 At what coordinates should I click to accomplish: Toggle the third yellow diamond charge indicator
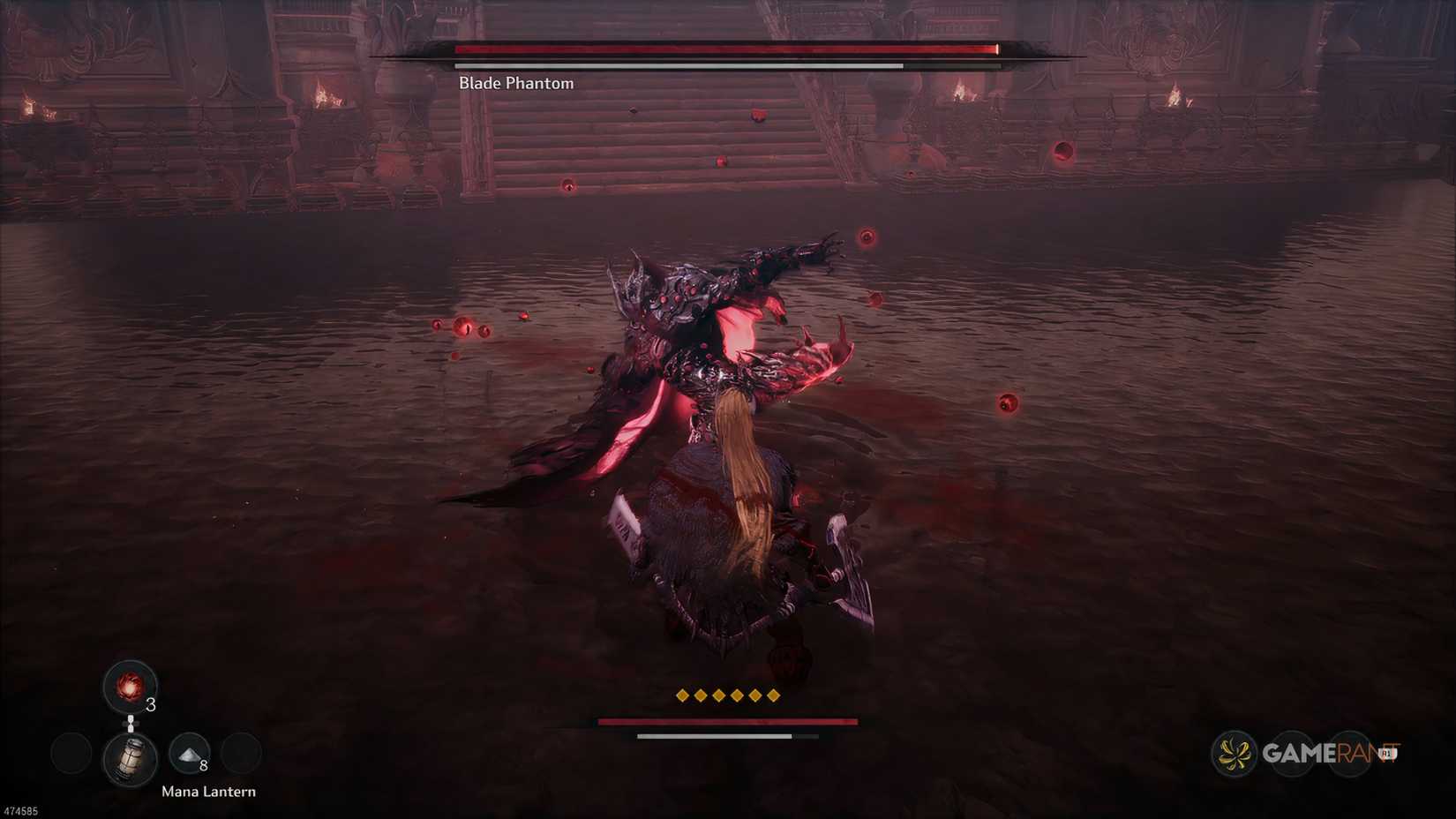coord(721,695)
